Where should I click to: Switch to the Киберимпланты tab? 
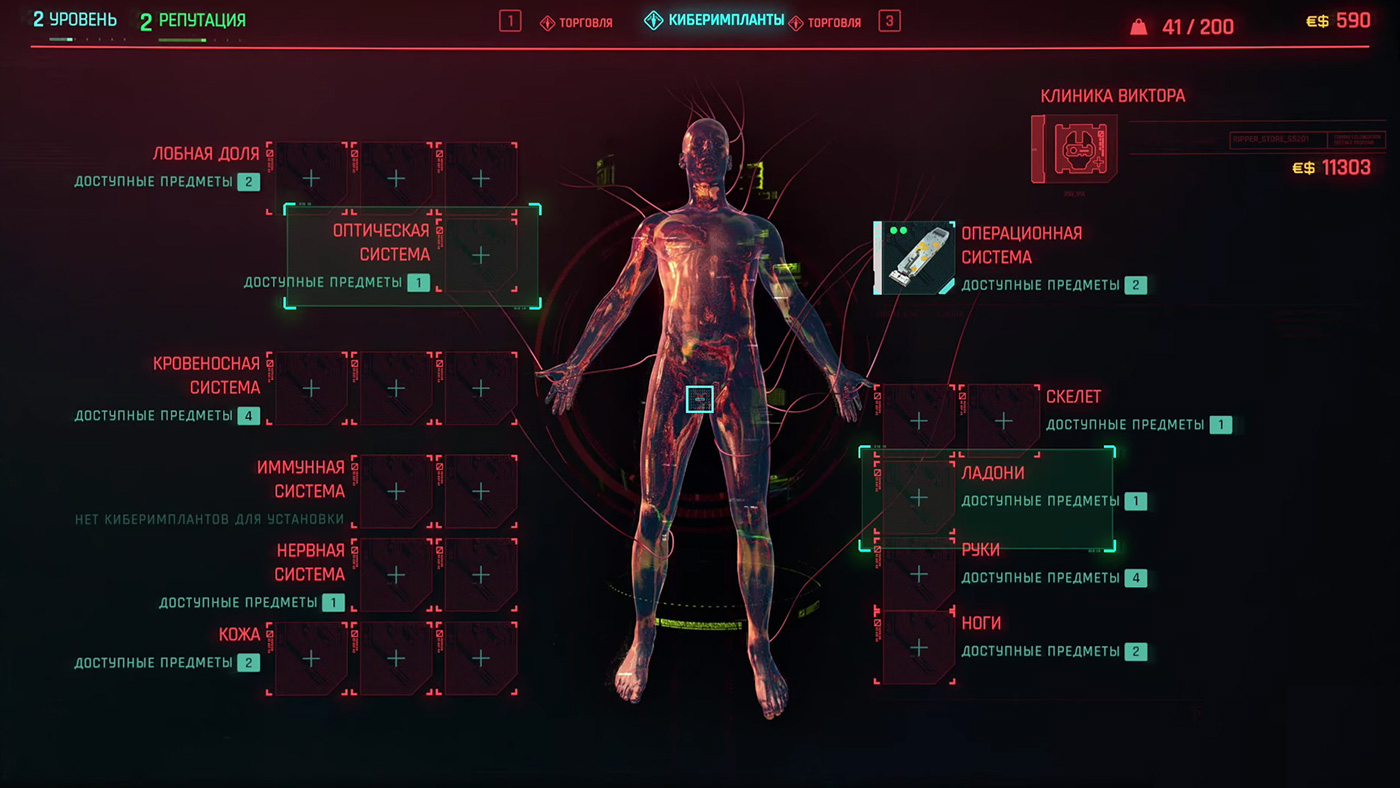click(714, 21)
